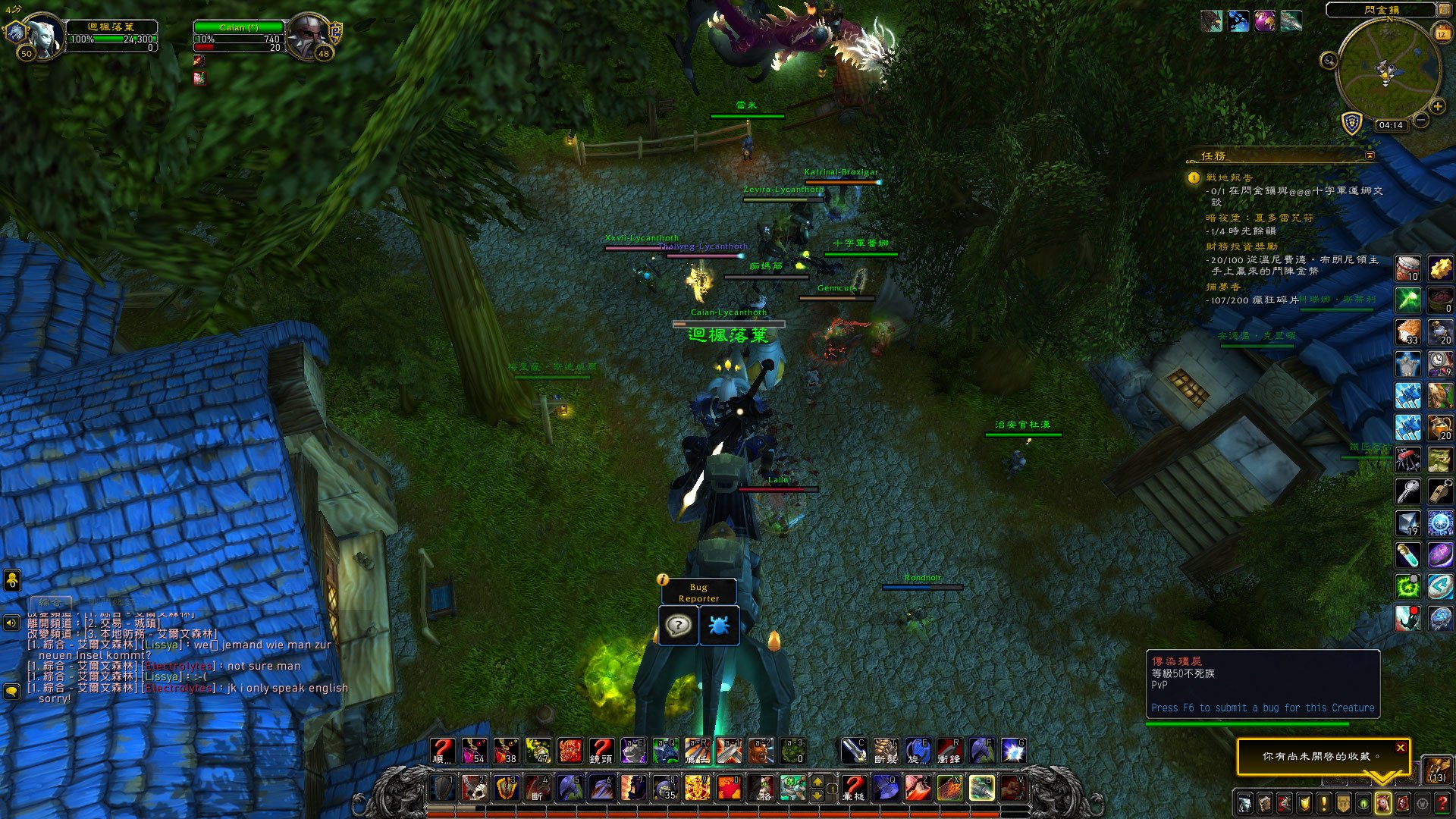Click the Bug Reporter question mark button
1456x819 pixels.
click(x=678, y=626)
